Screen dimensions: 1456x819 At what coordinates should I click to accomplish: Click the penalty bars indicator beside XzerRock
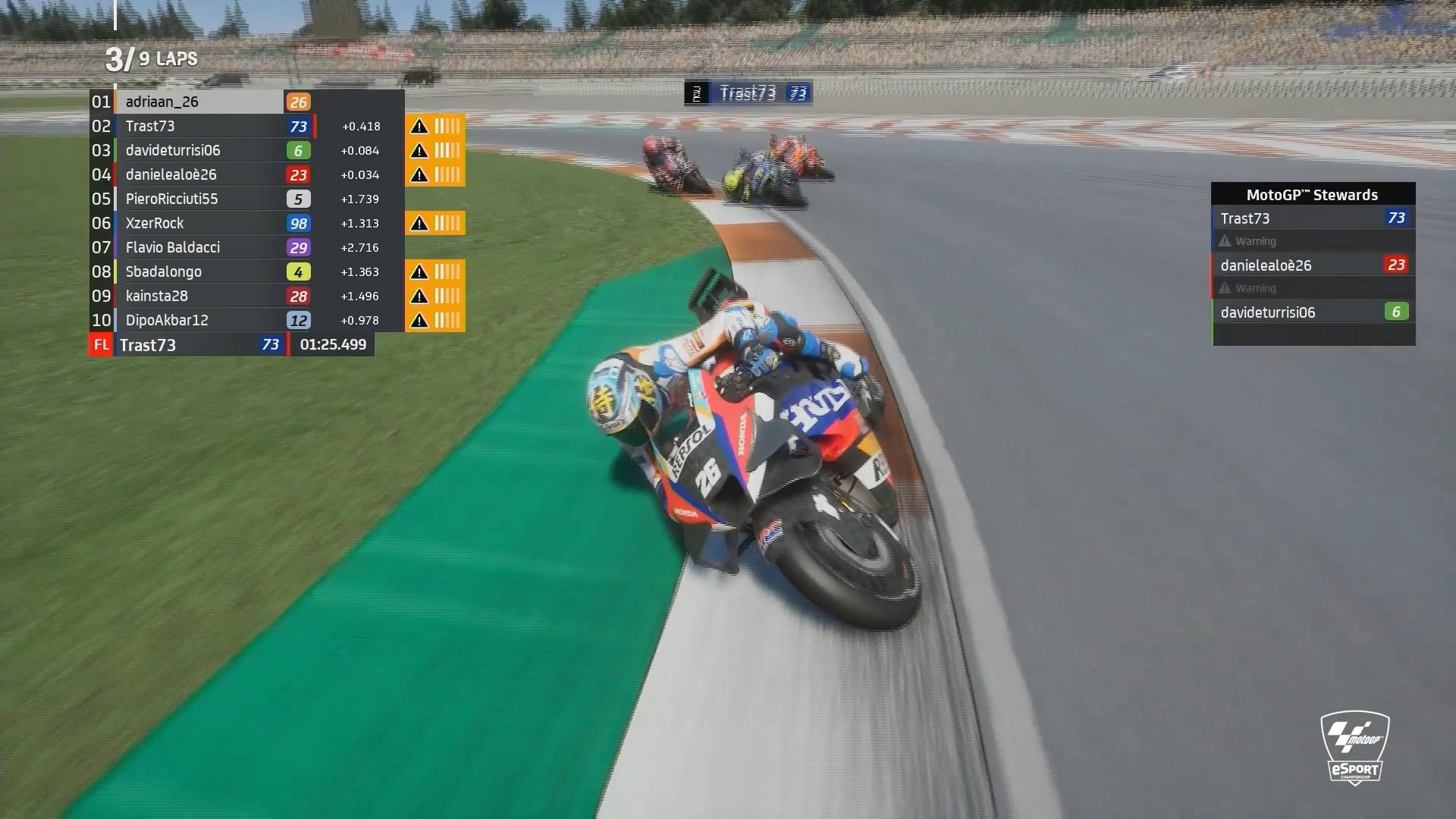click(x=447, y=223)
